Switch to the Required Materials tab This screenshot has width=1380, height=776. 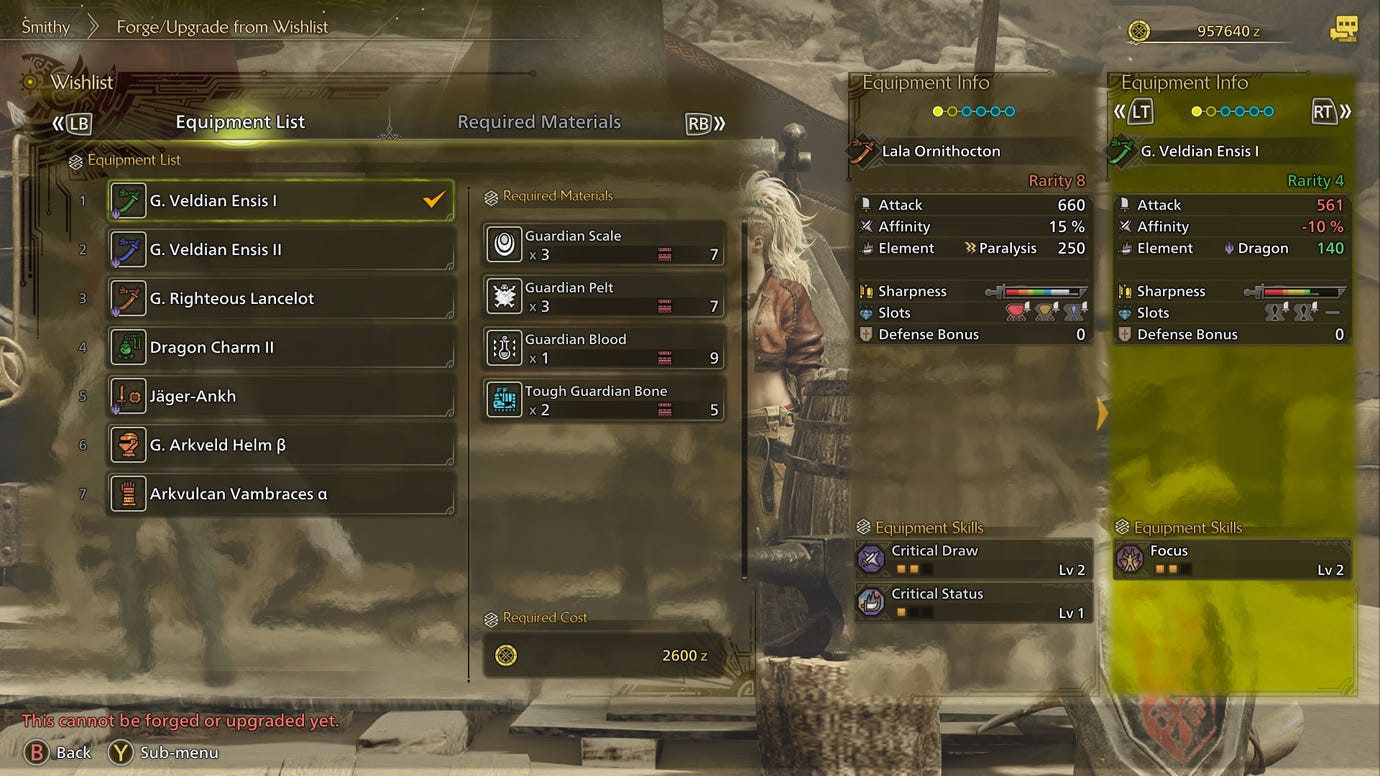click(x=539, y=121)
